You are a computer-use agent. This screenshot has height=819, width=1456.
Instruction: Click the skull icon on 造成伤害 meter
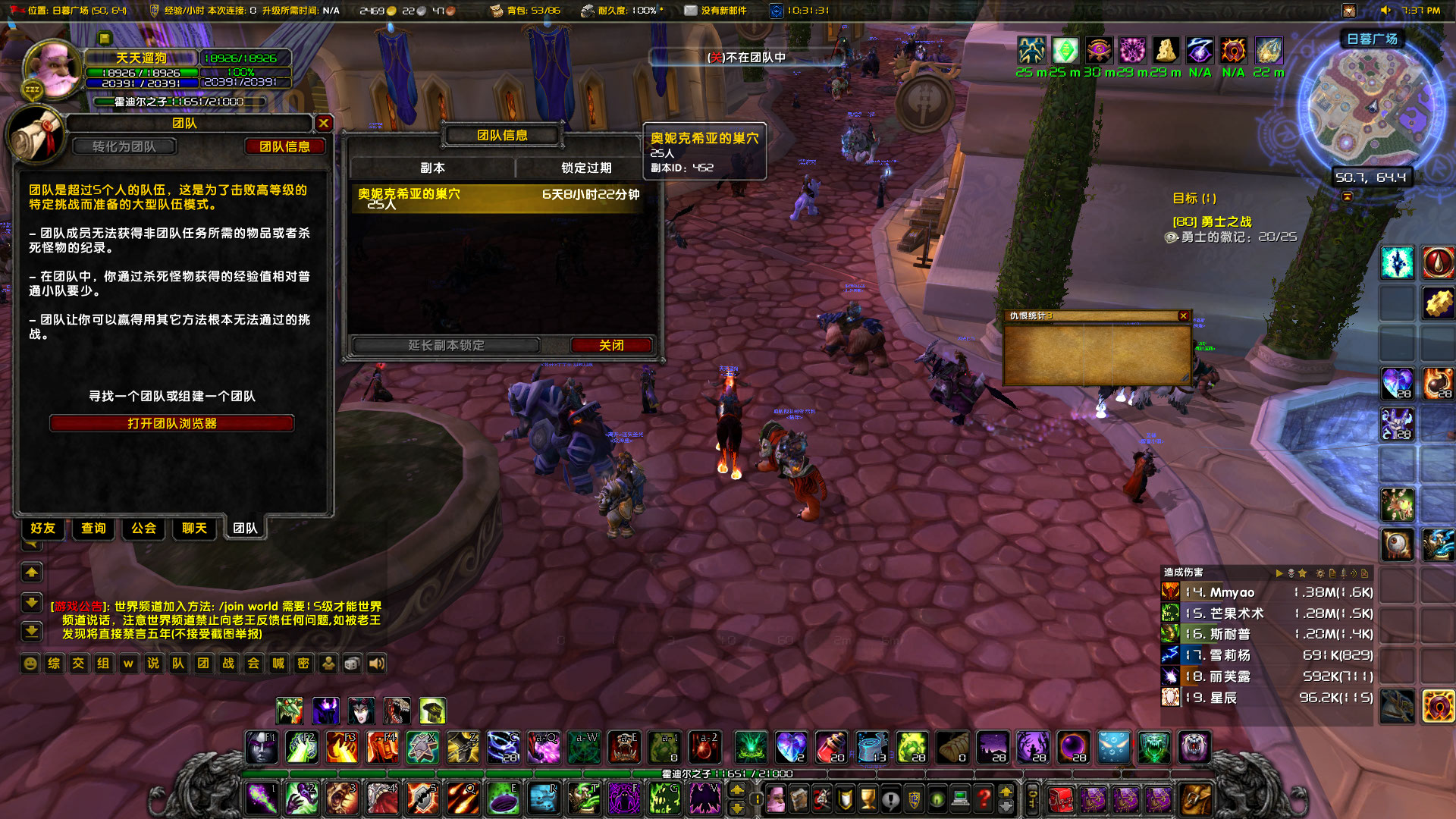pos(1291,573)
